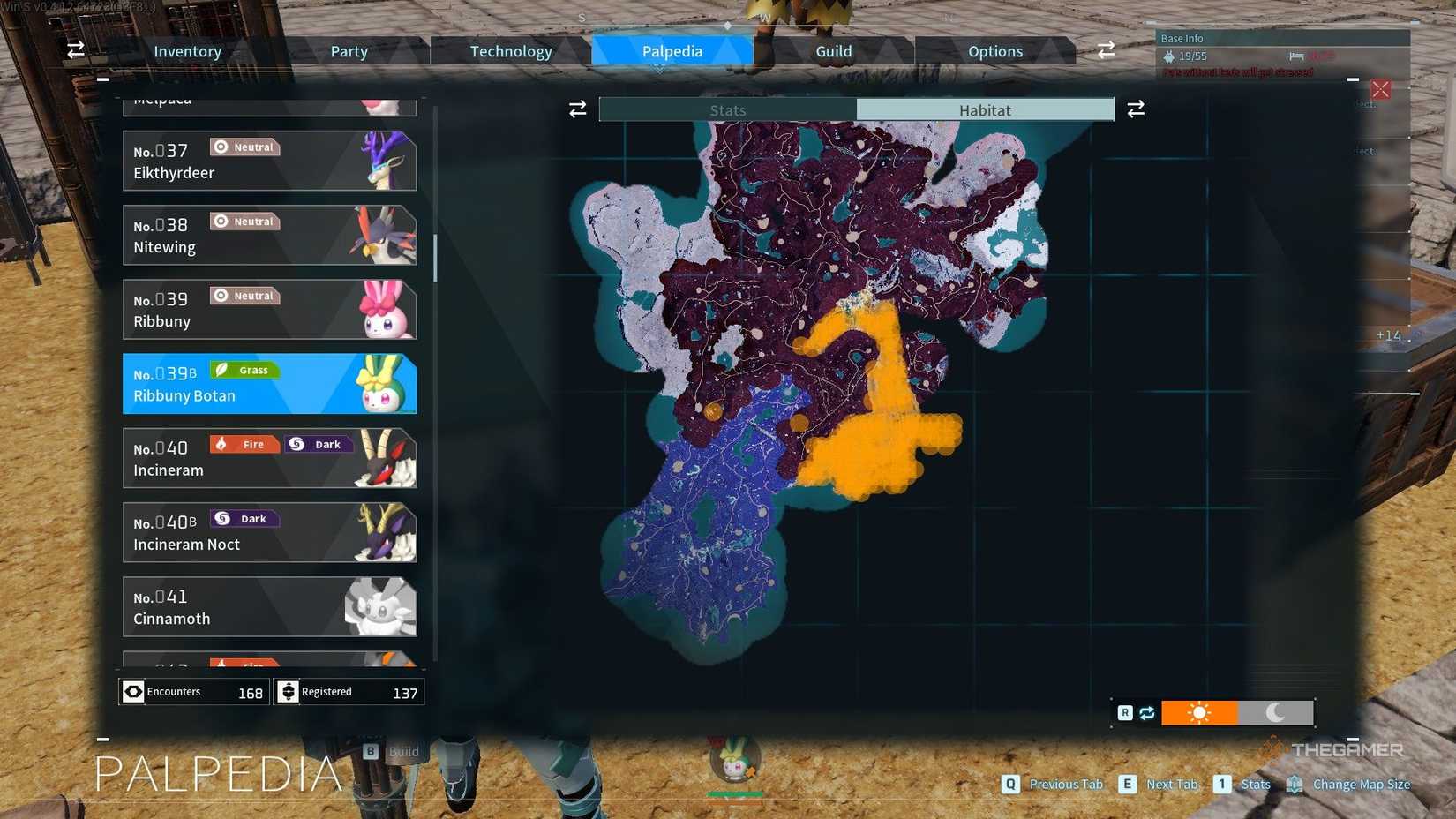Click the Encounters counter icon bottom left
This screenshot has height=819, width=1456.
pyautogui.click(x=133, y=691)
